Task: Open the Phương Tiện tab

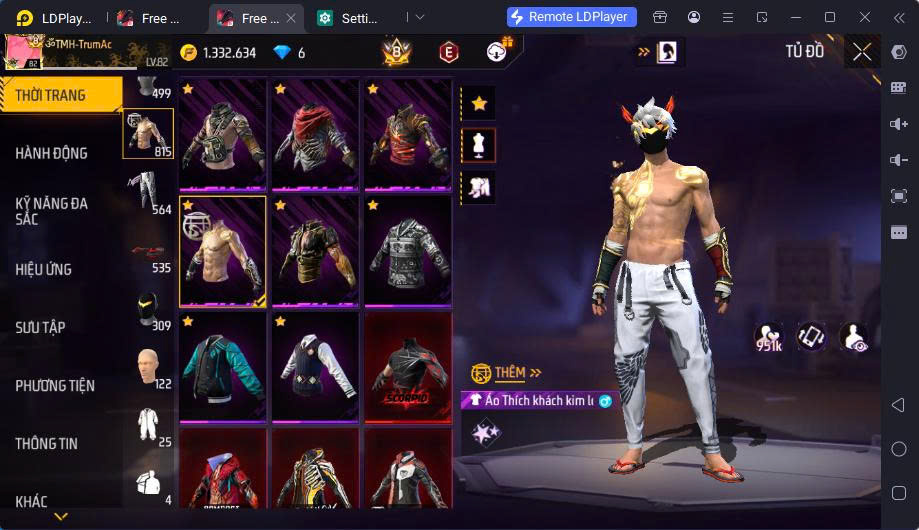Action: pos(54,385)
